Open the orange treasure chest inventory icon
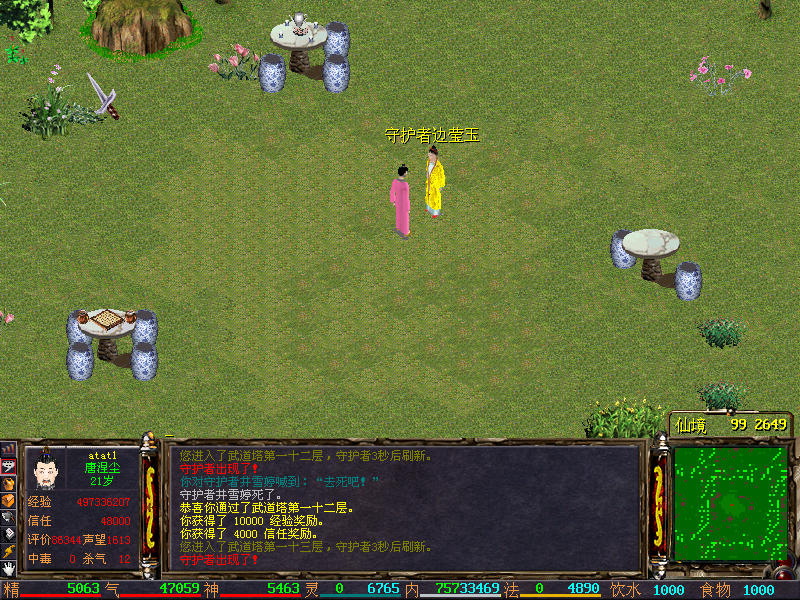800x600 pixels. point(8,499)
